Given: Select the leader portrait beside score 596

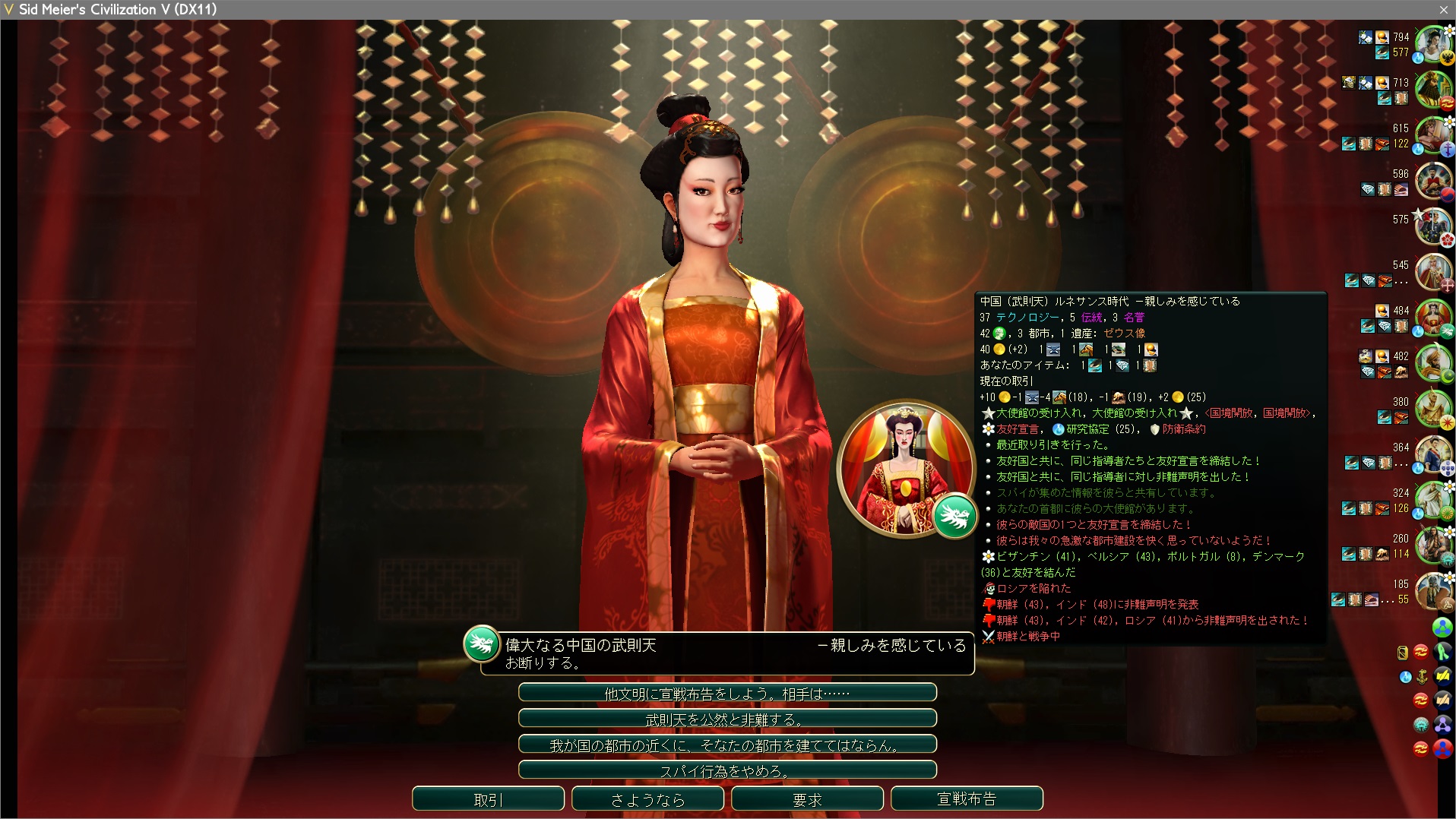Looking at the screenshot, I should [1432, 182].
